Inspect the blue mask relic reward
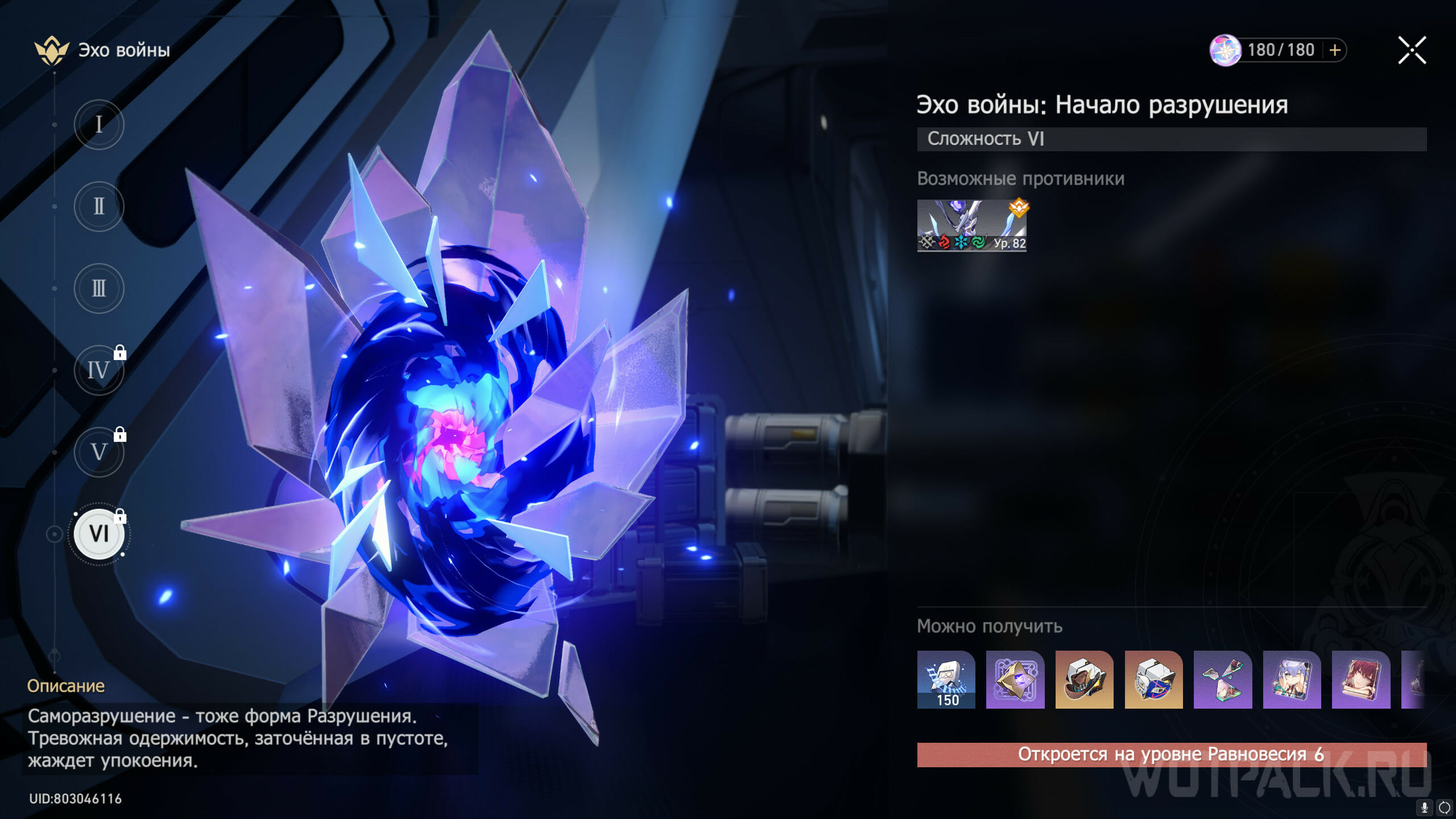This screenshot has width=1456, height=819. pyautogui.click(x=1153, y=680)
